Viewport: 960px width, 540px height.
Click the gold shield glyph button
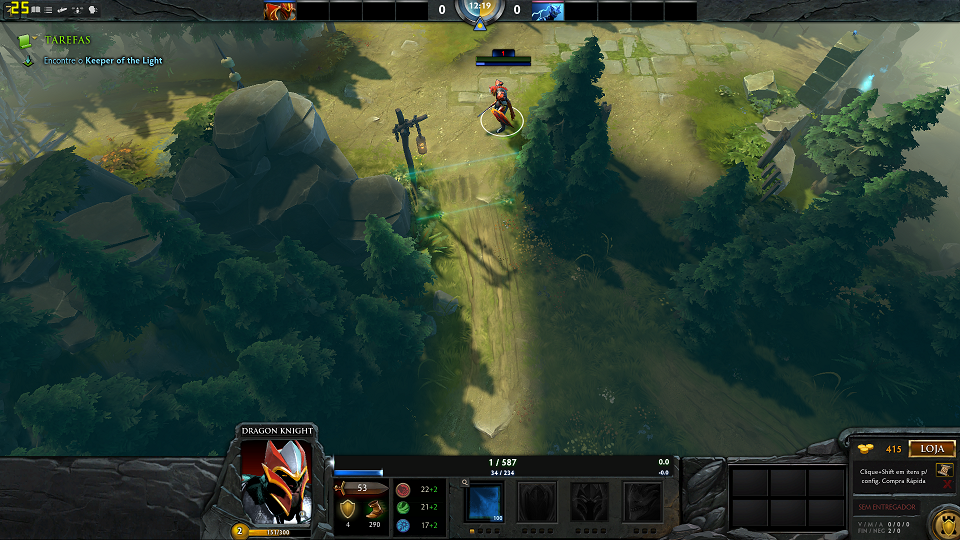[944, 523]
